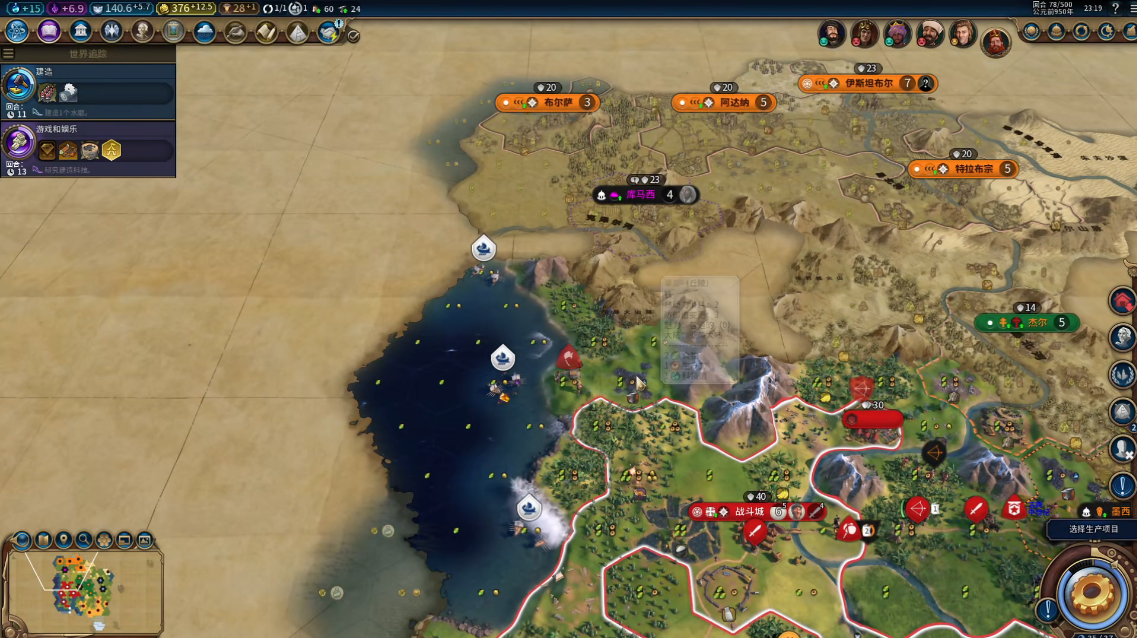The image size is (1137, 638).
Task: Select the current civic panel 游戏和娱乐
Action: 89,149
